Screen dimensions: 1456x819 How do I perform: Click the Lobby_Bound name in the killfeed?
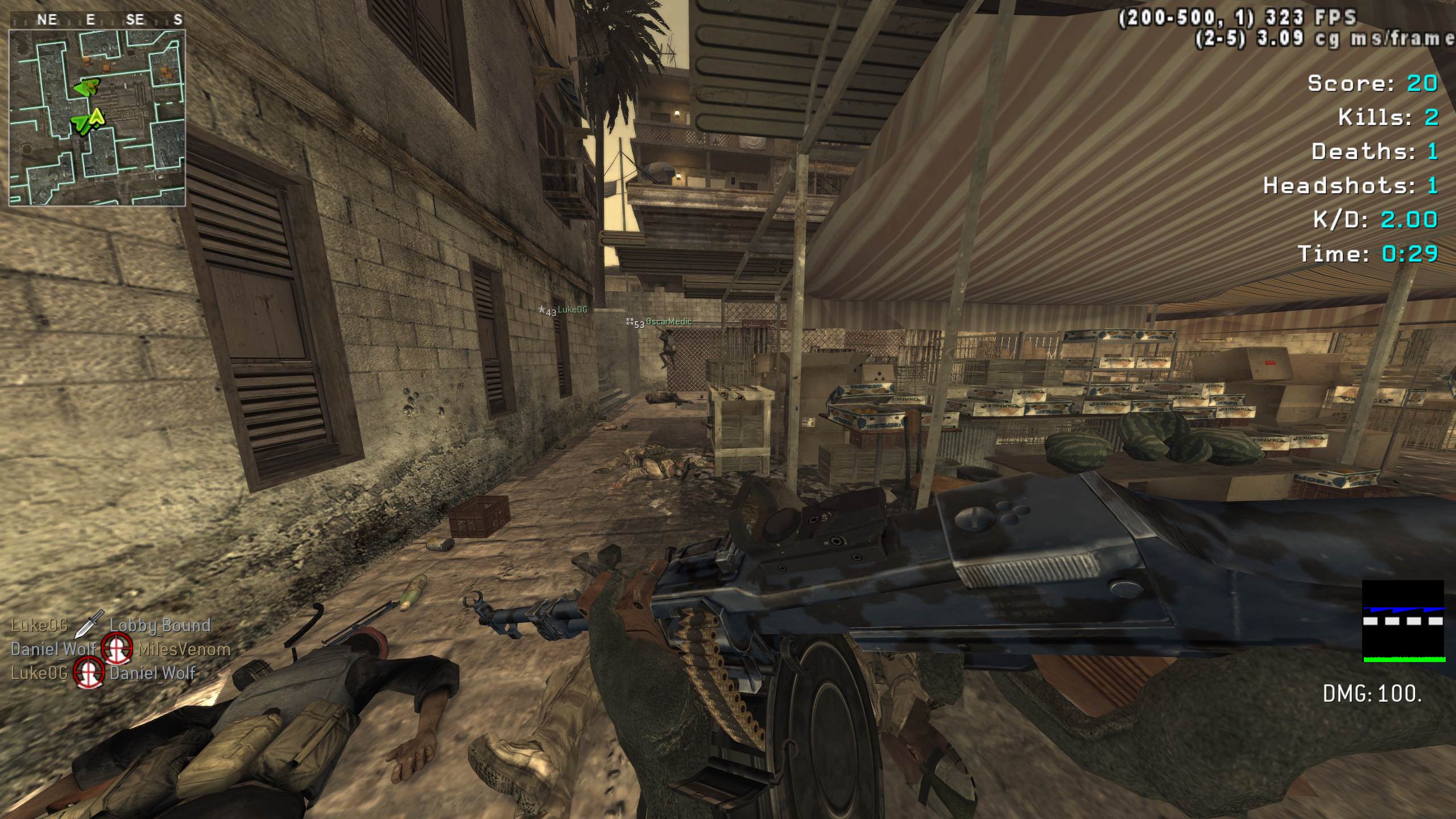(x=160, y=625)
